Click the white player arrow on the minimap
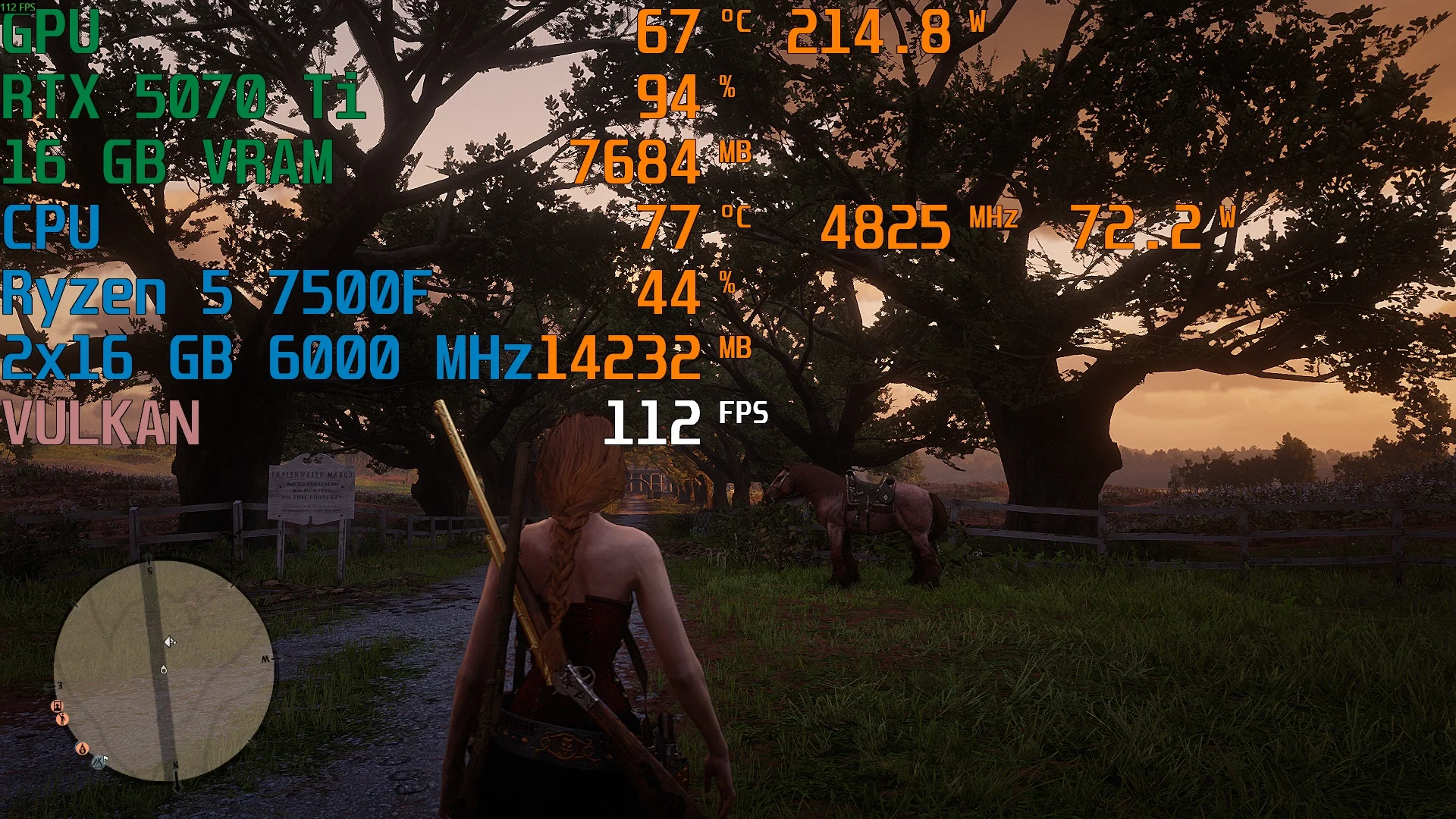1456x819 pixels. 170,642
